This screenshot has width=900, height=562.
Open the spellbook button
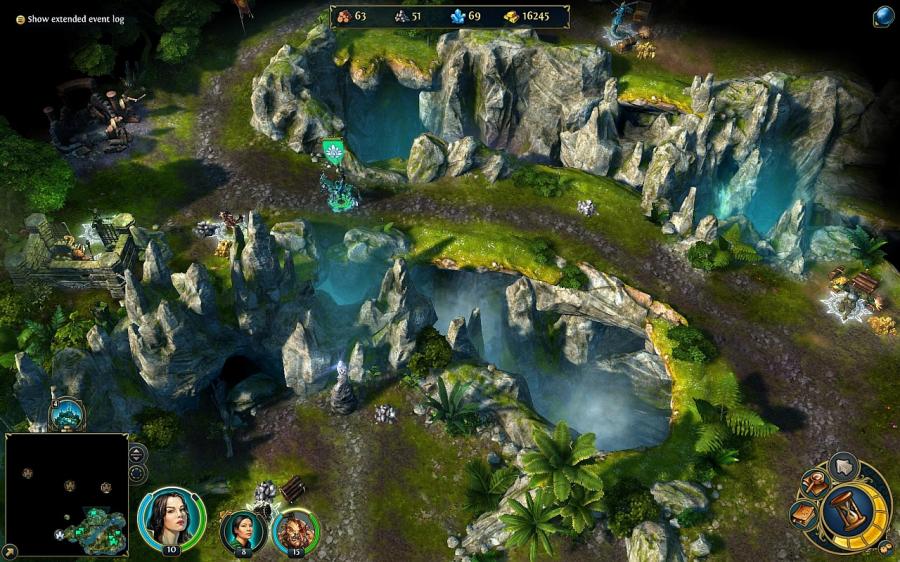(x=804, y=513)
